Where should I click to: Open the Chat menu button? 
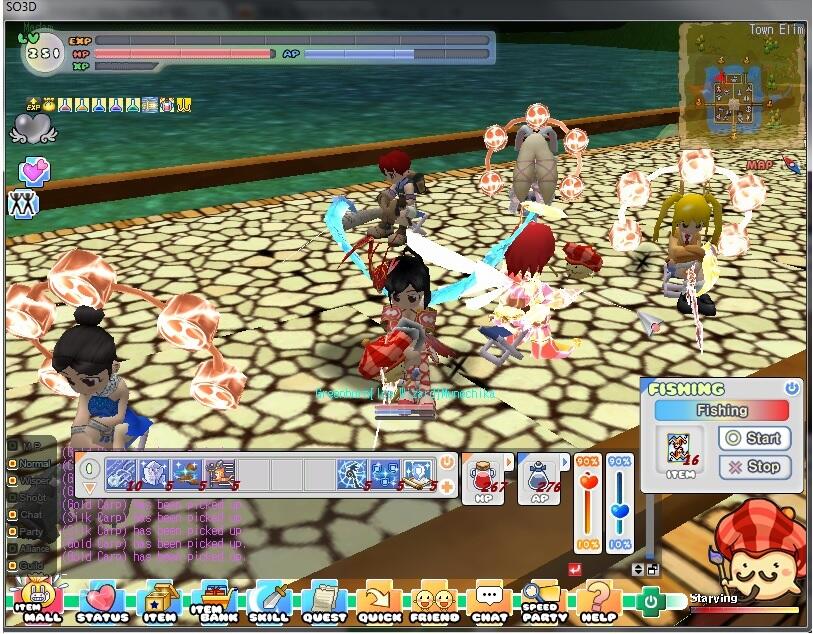tap(489, 602)
